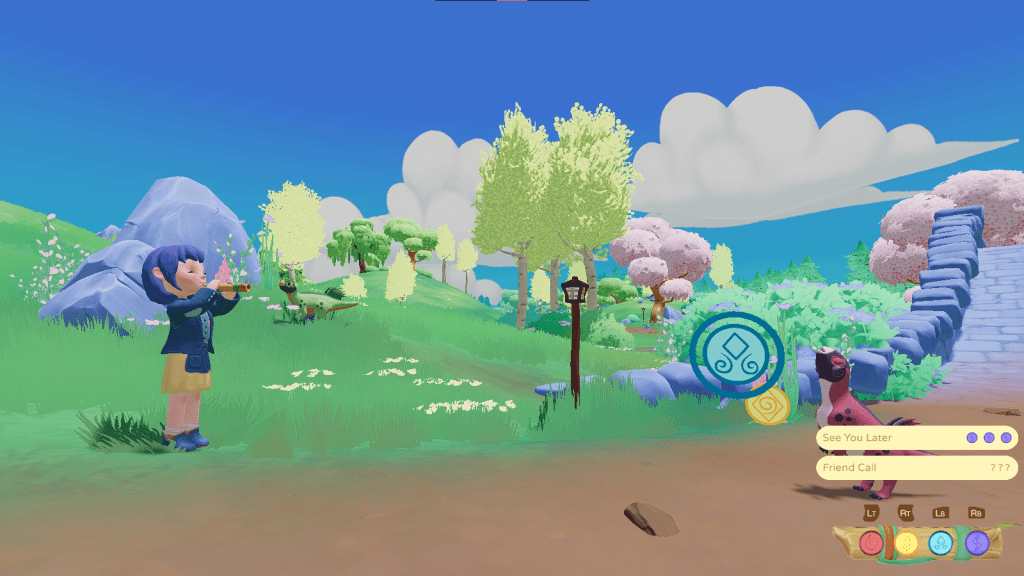Screen dimensions: 1024x576
Task: Play the red spiral flute note
Action: pos(871,543)
